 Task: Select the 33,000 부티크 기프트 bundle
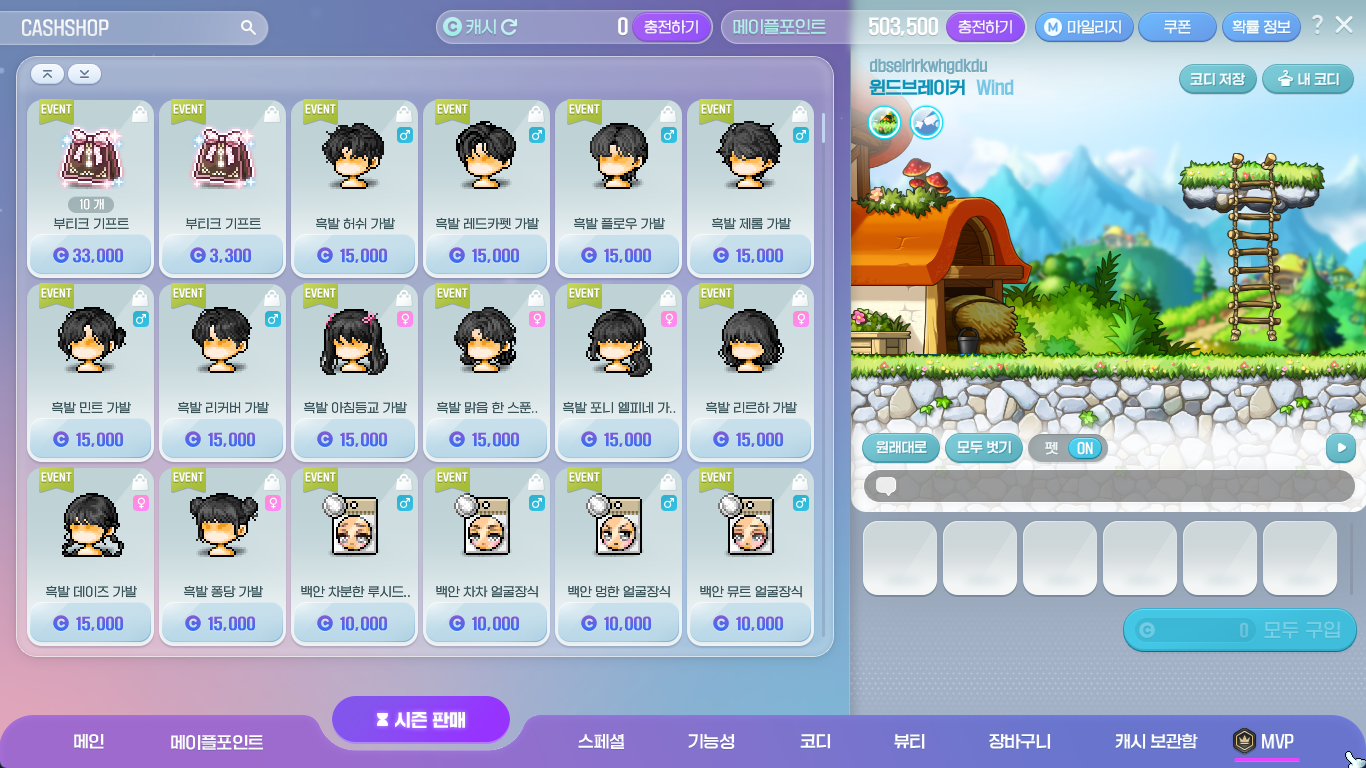[91, 188]
